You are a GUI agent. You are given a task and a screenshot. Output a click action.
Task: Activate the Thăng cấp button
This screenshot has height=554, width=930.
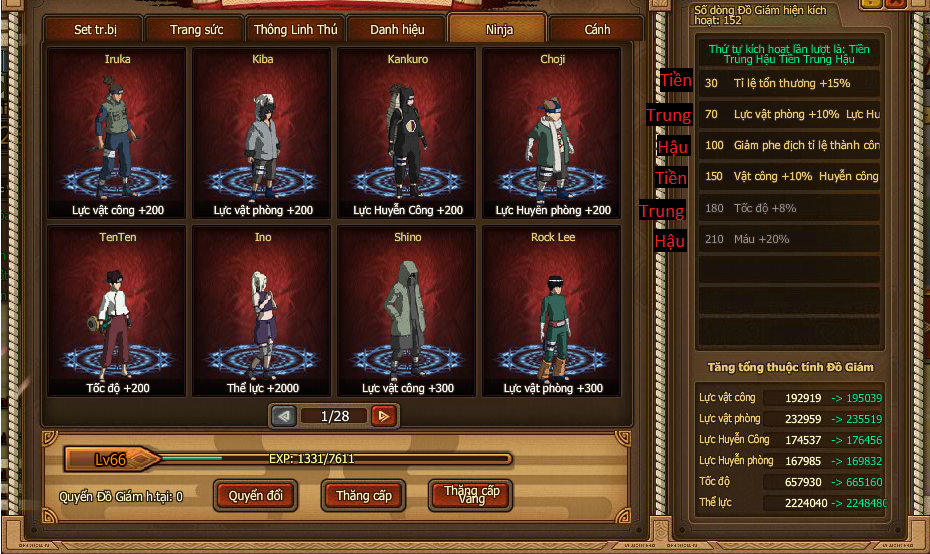point(363,495)
